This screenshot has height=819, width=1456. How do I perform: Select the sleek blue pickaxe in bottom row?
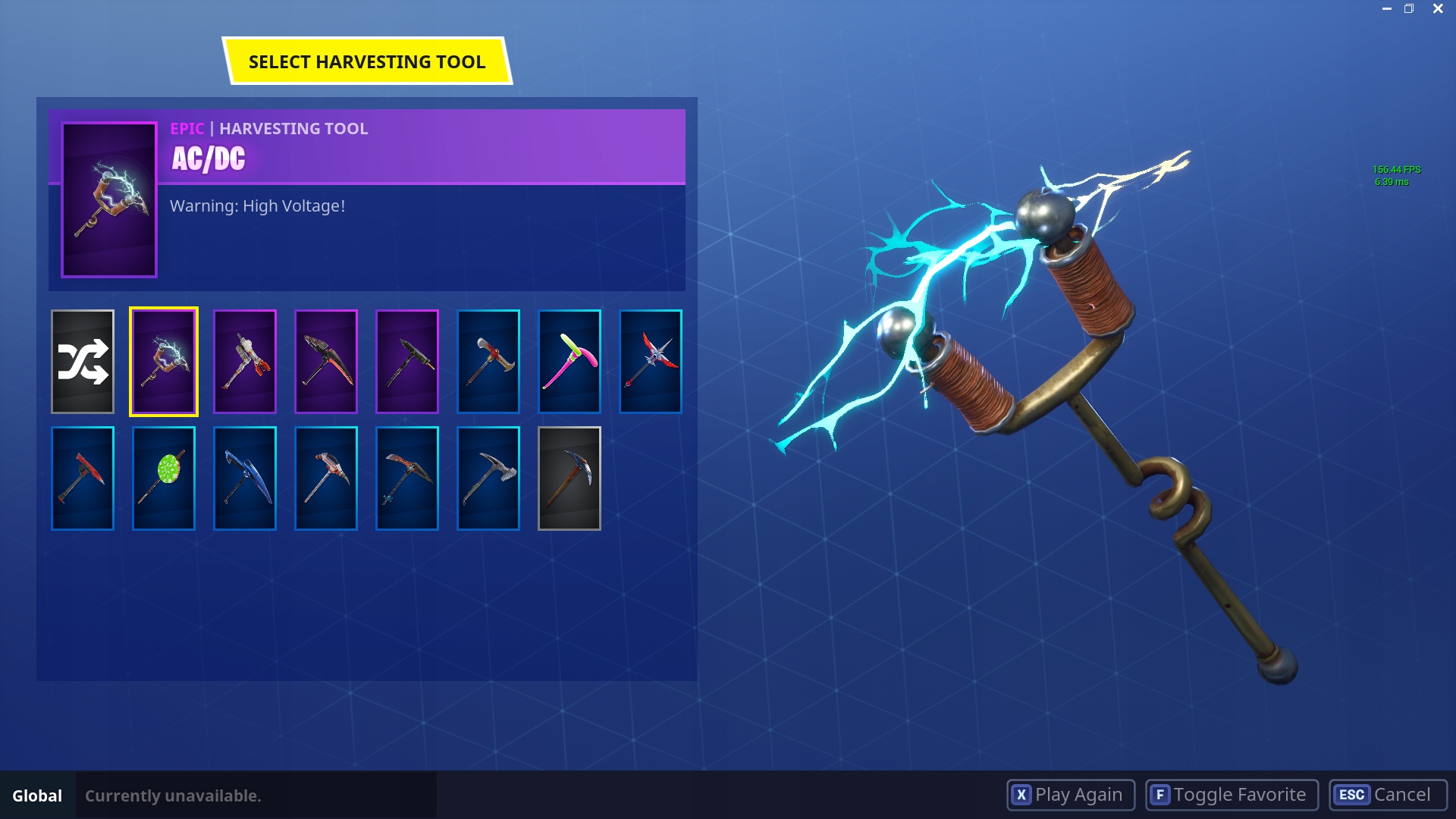pos(244,478)
